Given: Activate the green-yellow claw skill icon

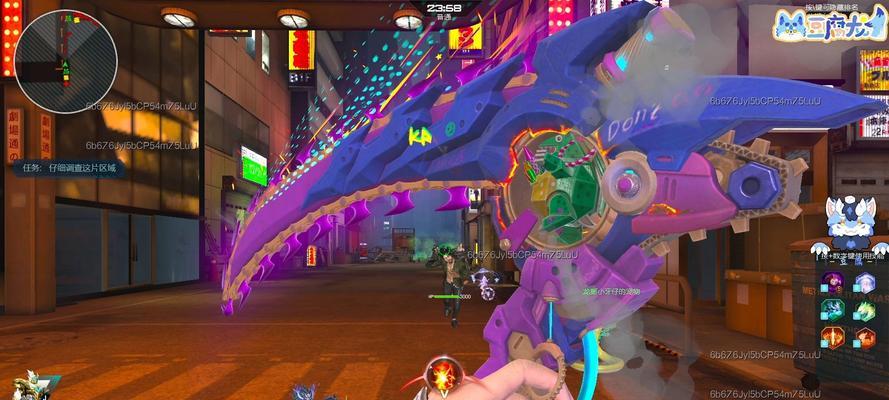Looking at the screenshot, I should point(865,310).
